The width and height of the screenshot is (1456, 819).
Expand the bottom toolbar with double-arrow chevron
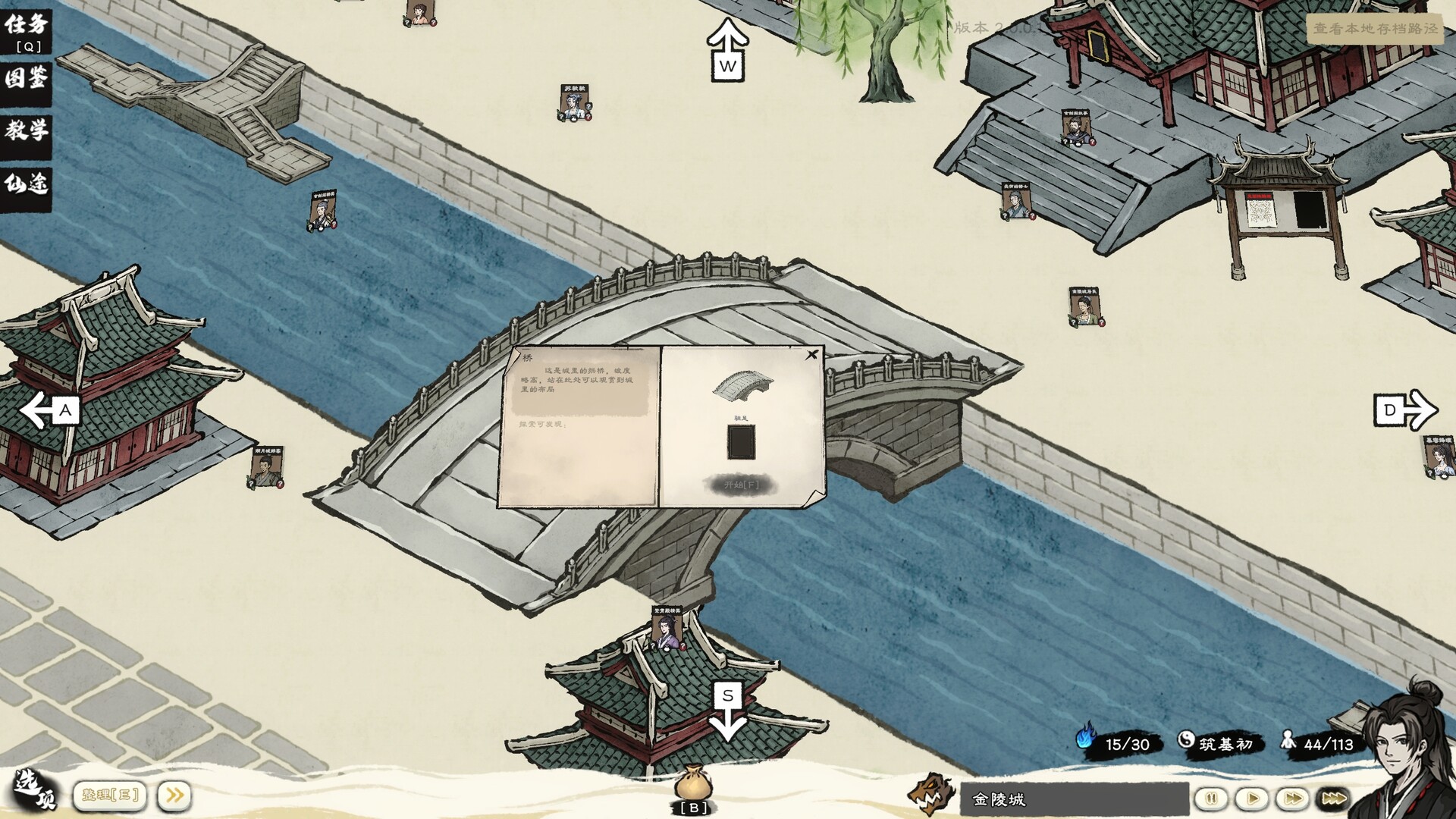pyautogui.click(x=175, y=795)
